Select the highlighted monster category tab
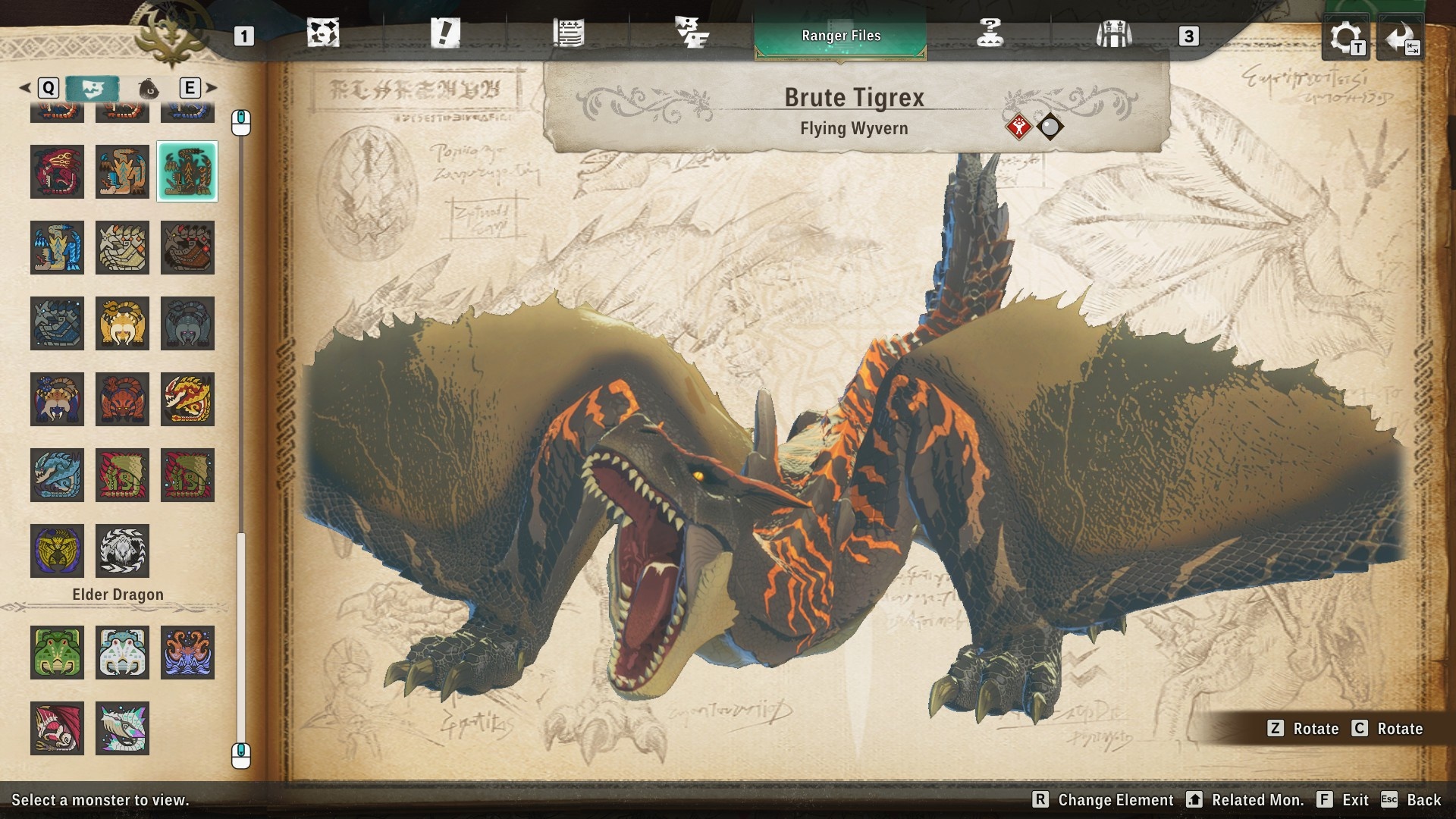This screenshot has height=819, width=1456. 93,88
